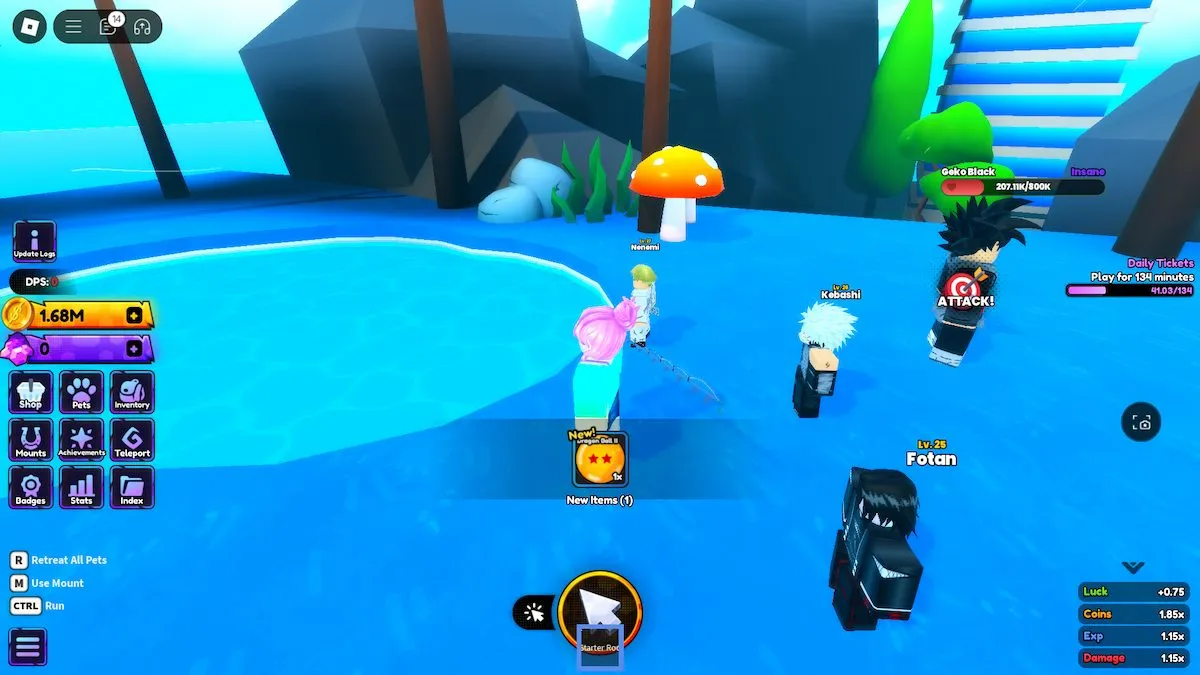Take a screenshot with the camera button
The width and height of the screenshot is (1200, 675).
point(1142,423)
